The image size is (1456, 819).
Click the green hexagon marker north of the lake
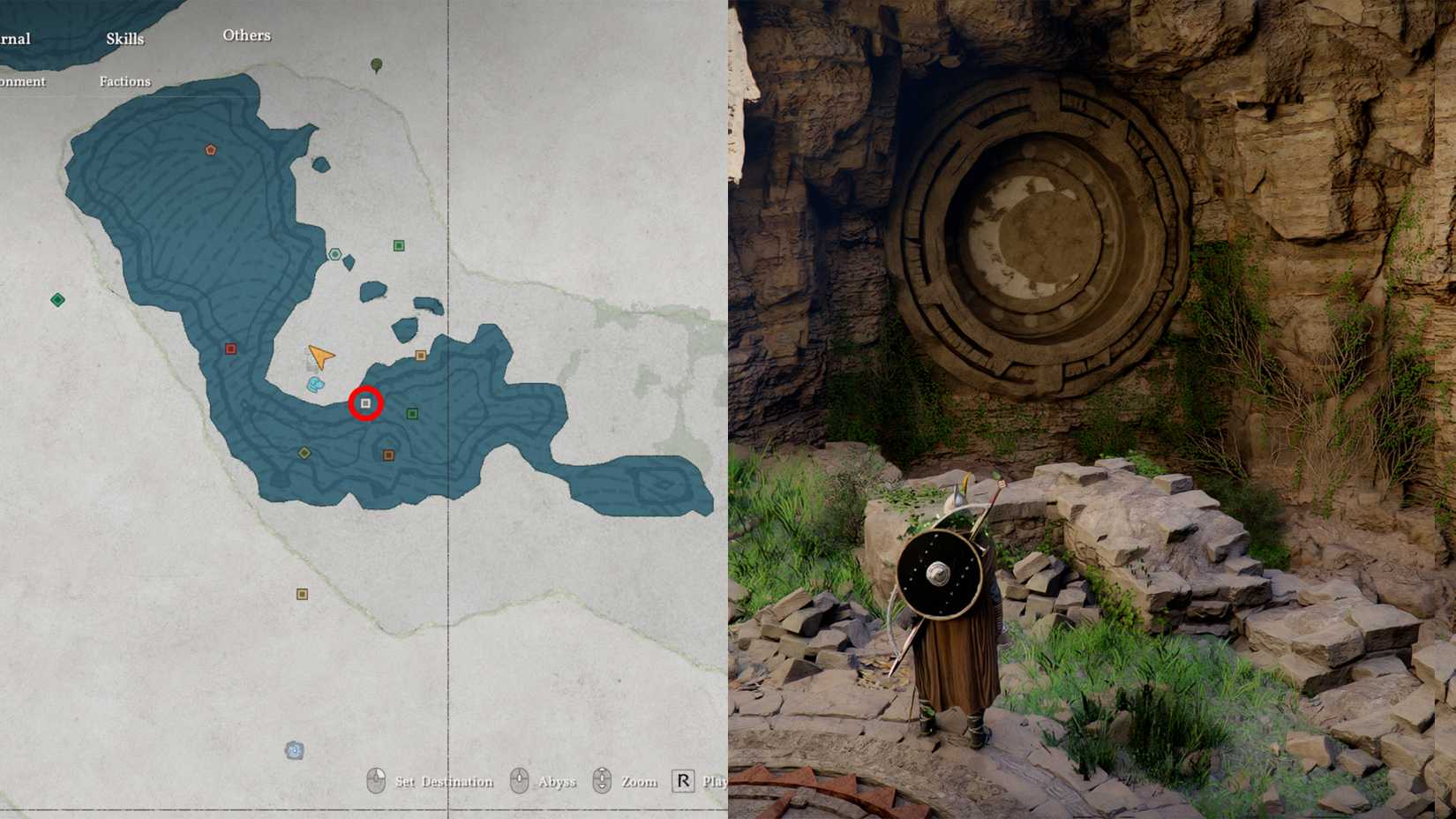click(x=335, y=253)
